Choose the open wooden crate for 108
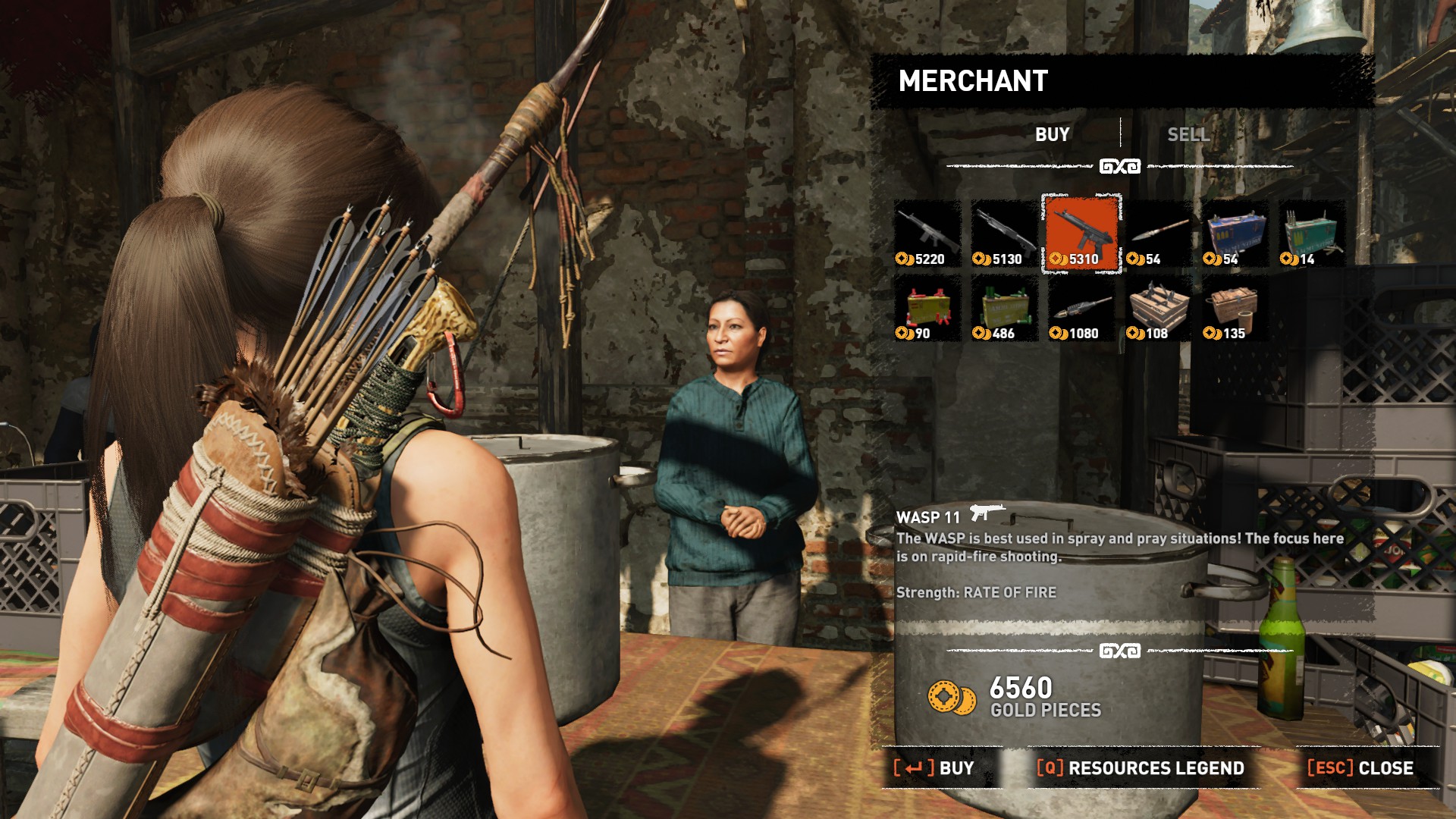 (x=1158, y=308)
